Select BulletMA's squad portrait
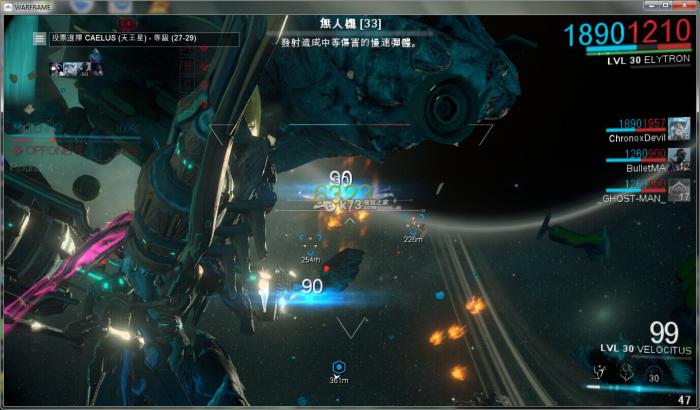 point(679,159)
